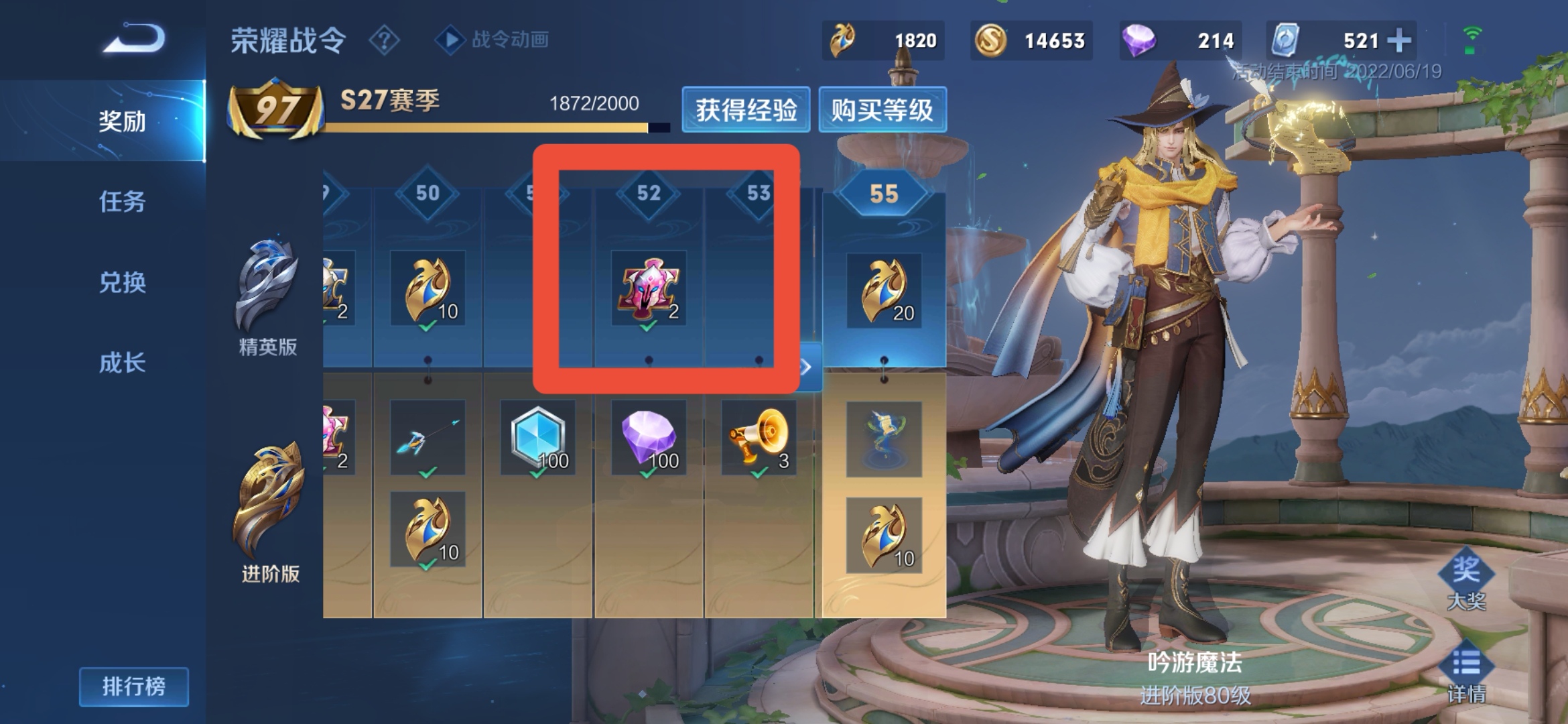Choose the megaphone reward with quantity 3

pyautogui.click(x=759, y=438)
